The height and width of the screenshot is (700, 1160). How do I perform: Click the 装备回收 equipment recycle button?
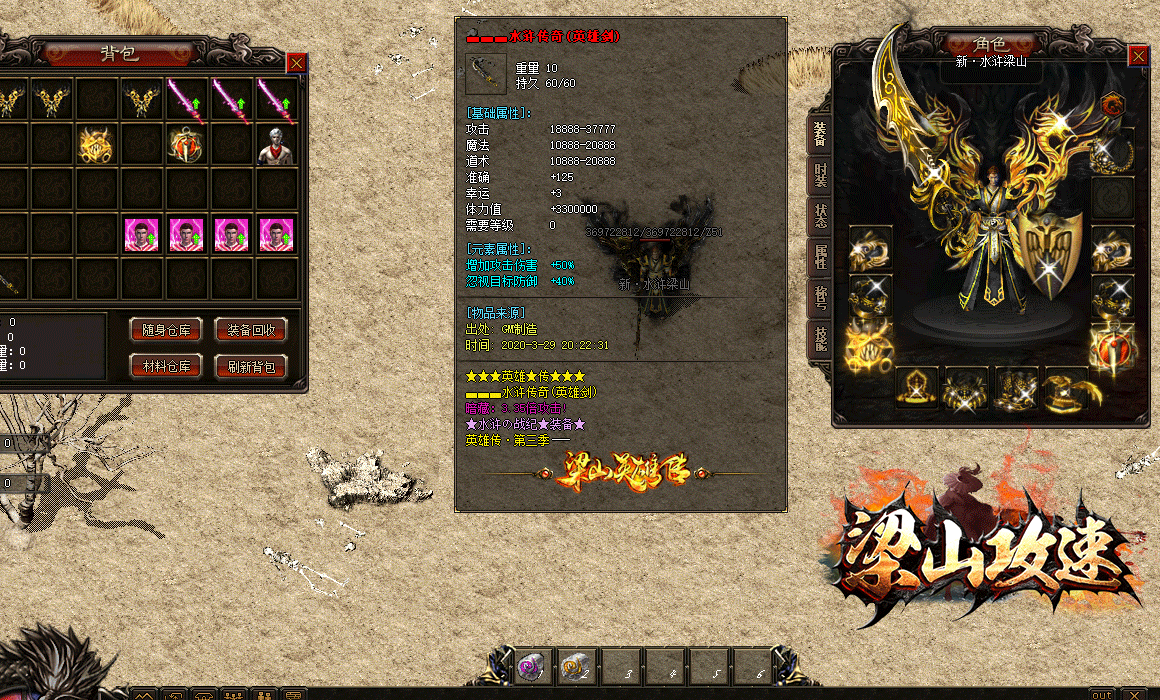click(251, 330)
